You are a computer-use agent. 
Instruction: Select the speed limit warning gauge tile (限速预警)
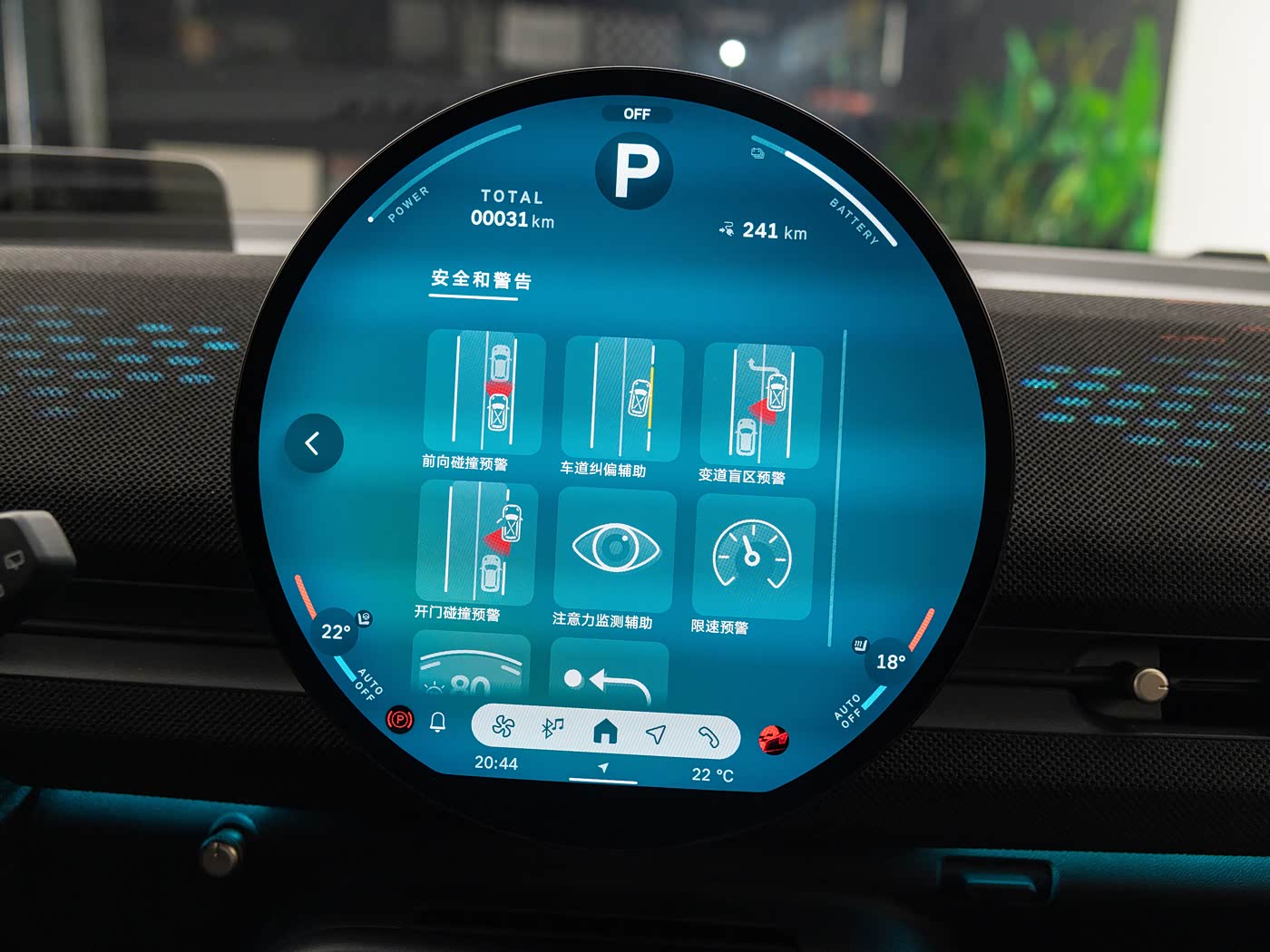click(x=753, y=556)
